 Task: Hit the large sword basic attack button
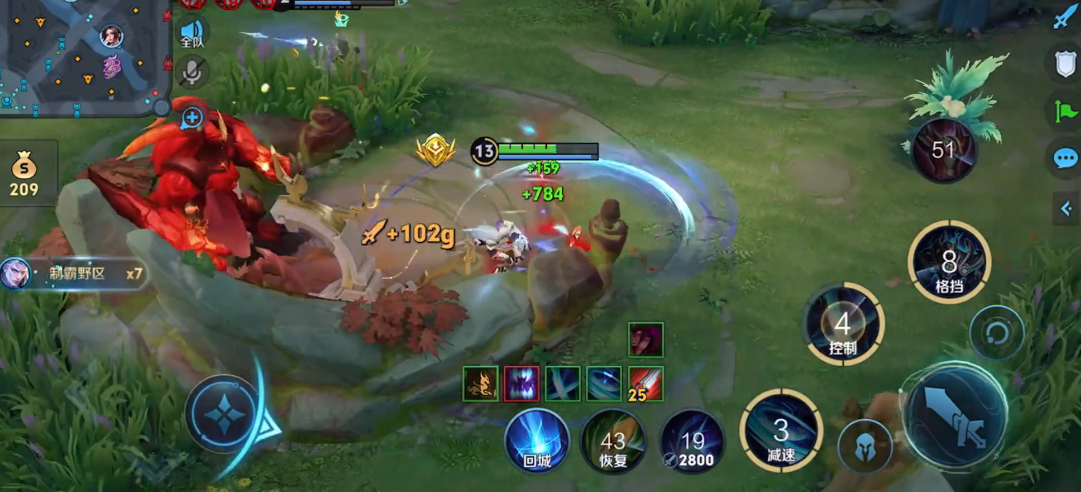coord(955,418)
